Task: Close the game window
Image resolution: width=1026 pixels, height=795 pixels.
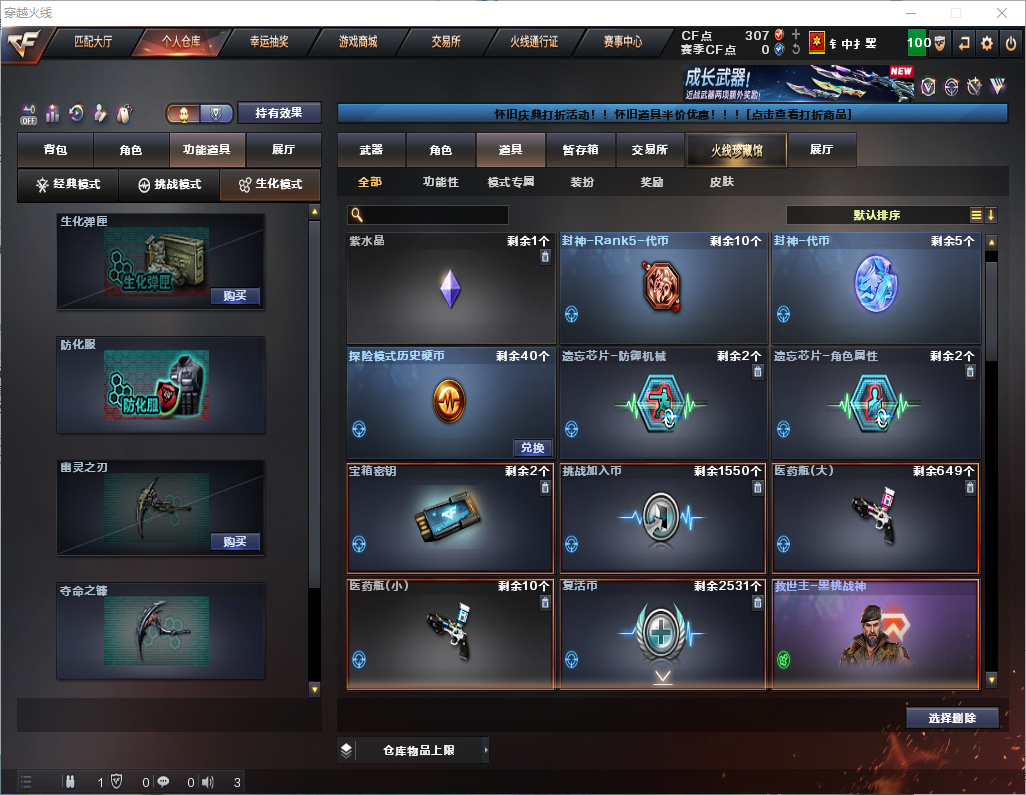Action: click(1002, 13)
